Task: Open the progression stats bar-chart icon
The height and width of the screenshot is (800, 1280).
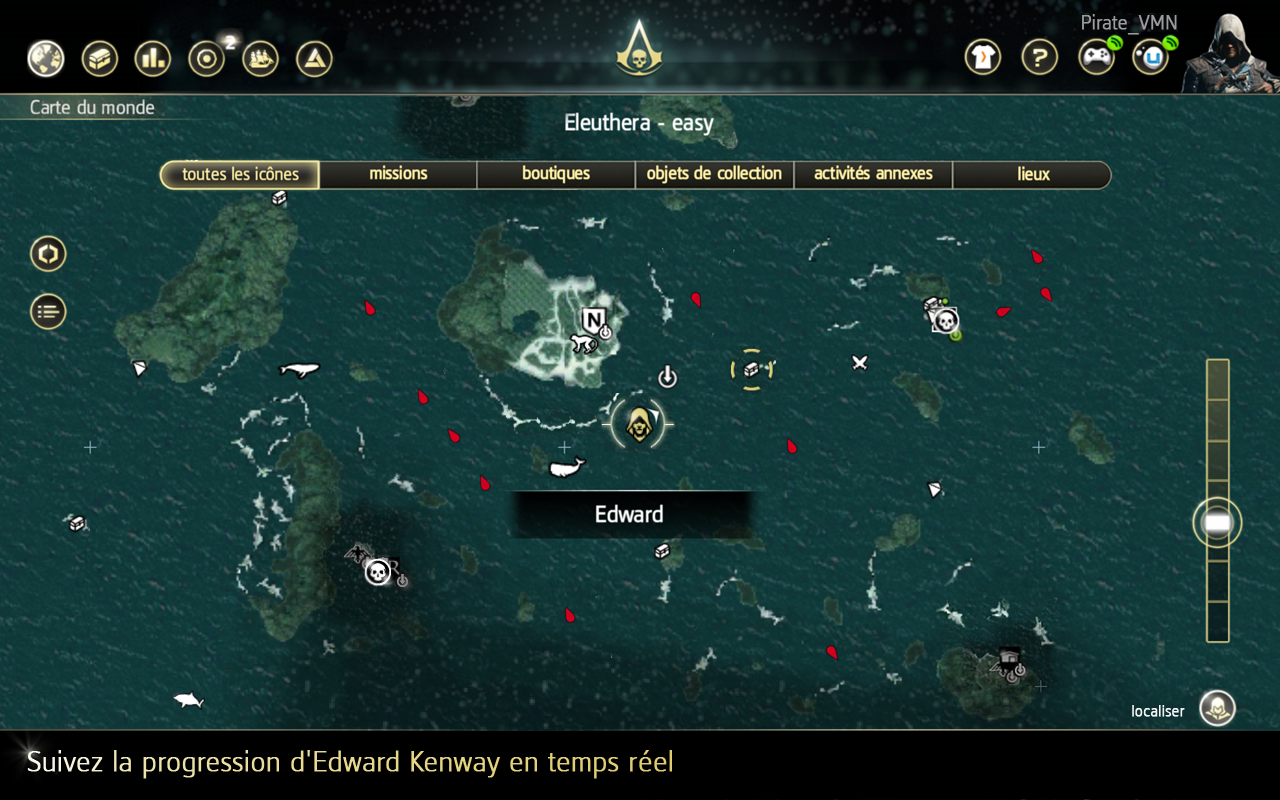Action: [154, 58]
